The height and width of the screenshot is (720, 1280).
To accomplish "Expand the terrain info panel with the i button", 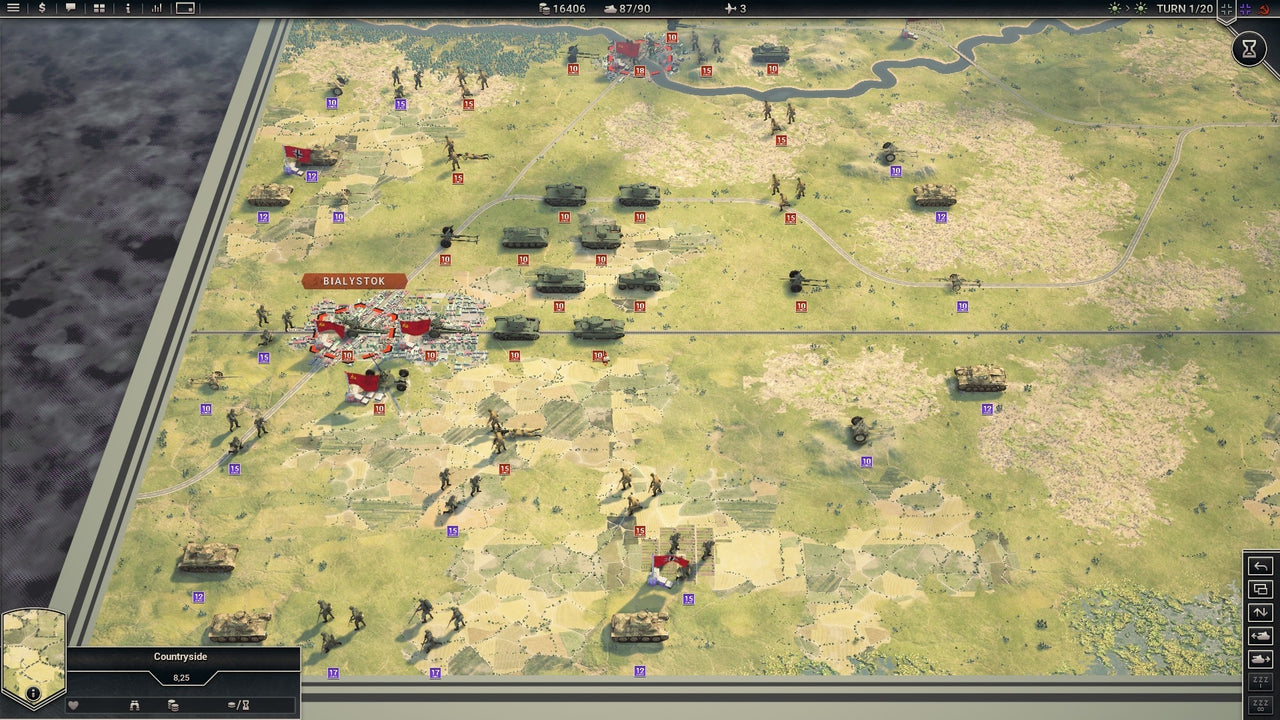I will (x=32, y=693).
